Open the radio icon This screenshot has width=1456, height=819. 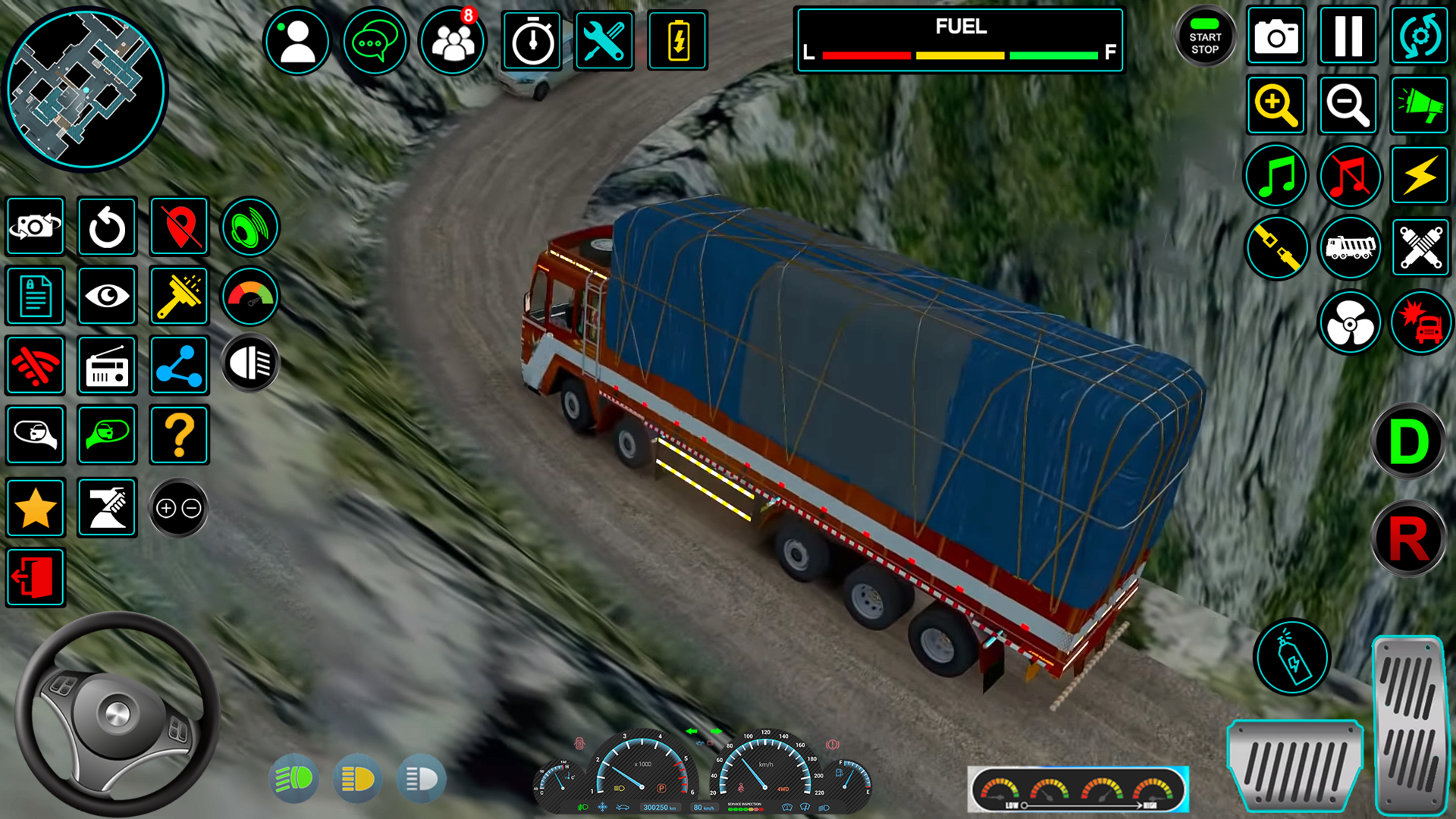point(107,366)
